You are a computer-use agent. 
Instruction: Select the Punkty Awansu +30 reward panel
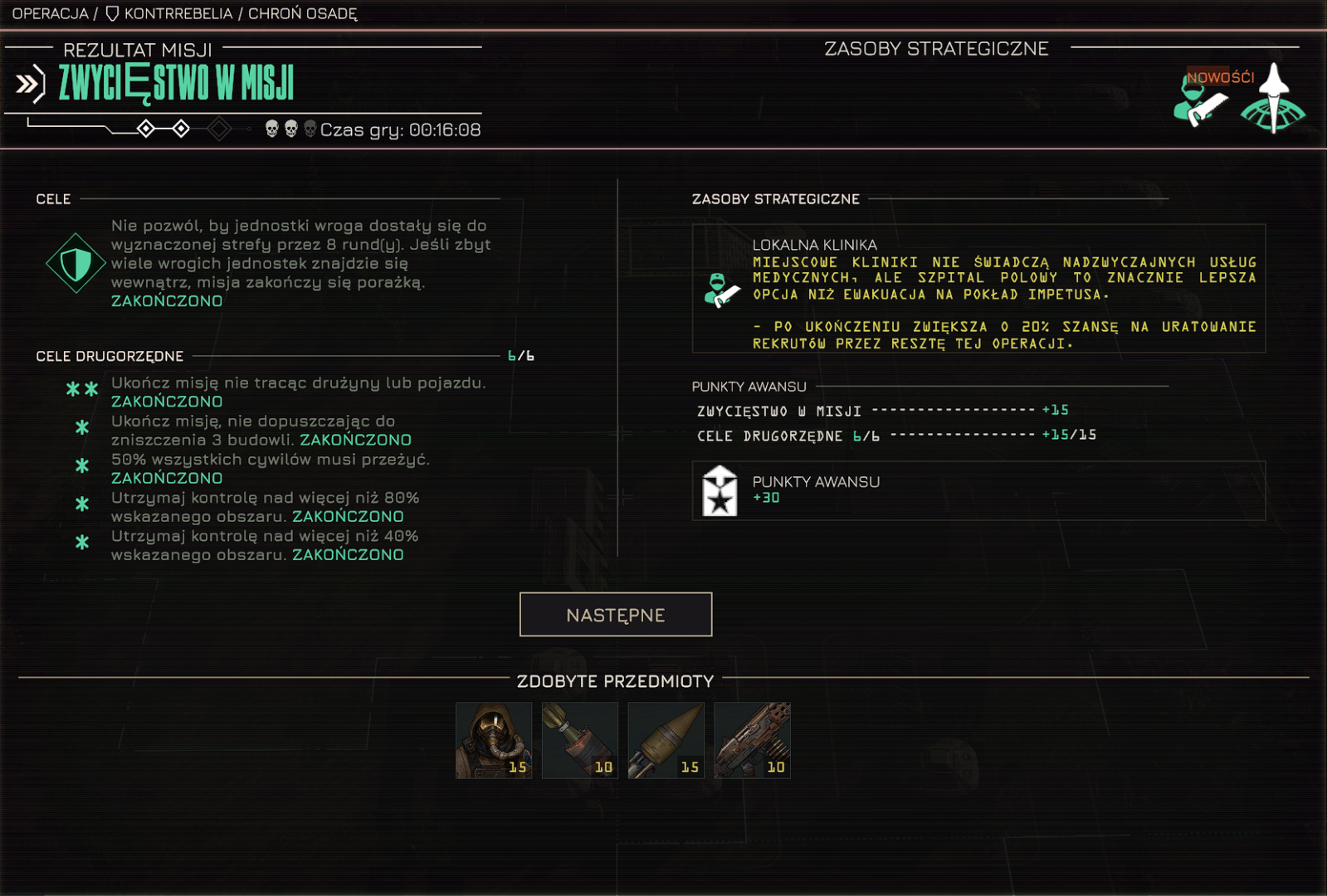[978, 490]
